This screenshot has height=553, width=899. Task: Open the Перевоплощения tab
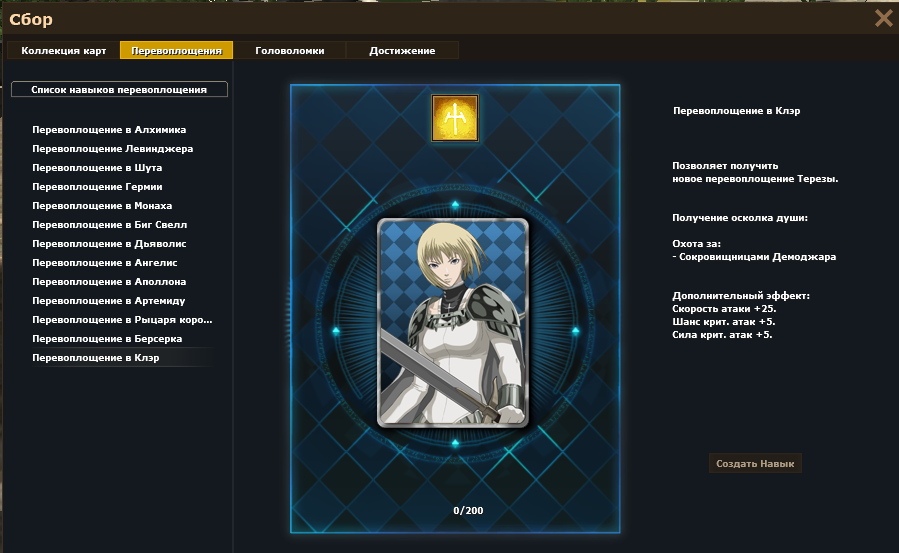pyautogui.click(x=176, y=50)
